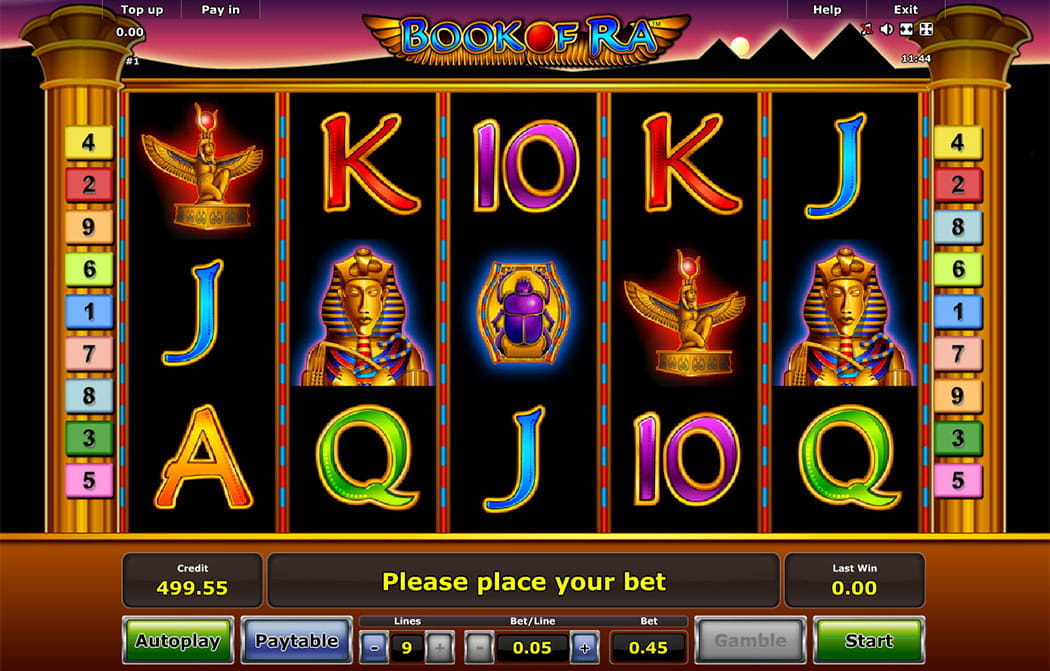Decrease the number of Lines
Screen dimensions: 1050x671
[374, 647]
